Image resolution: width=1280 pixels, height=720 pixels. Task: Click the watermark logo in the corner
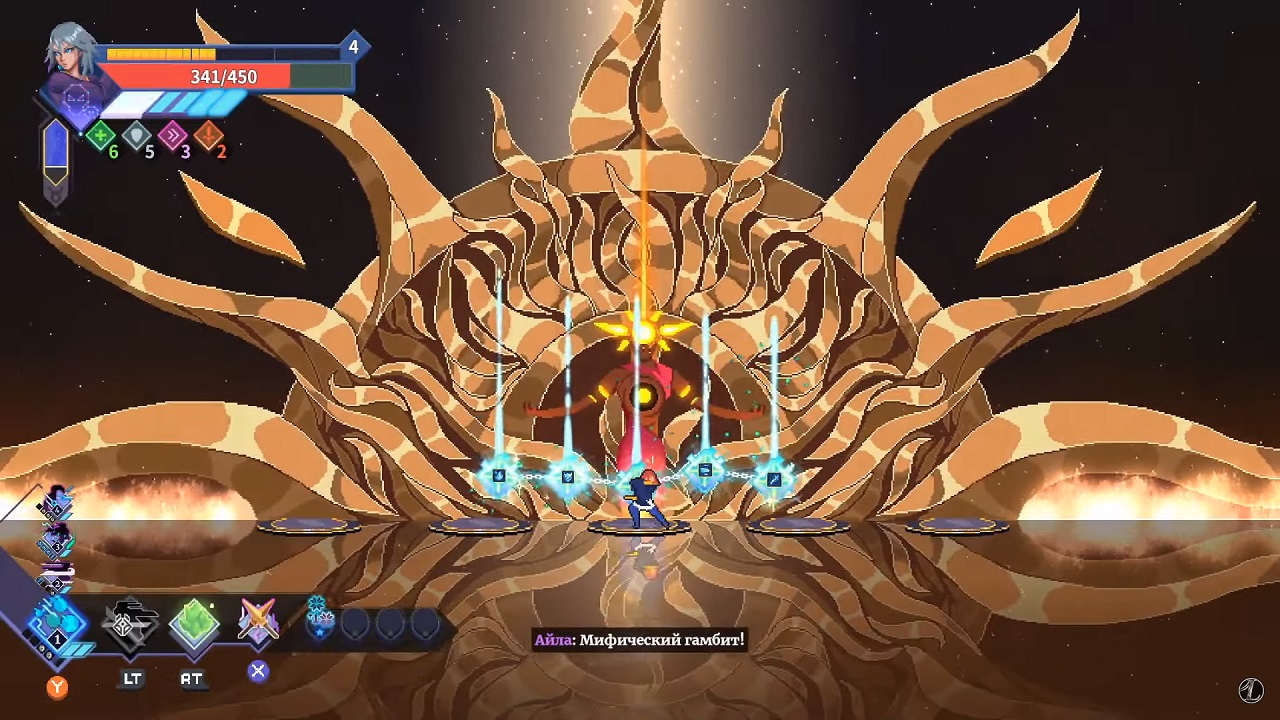coord(1250,689)
